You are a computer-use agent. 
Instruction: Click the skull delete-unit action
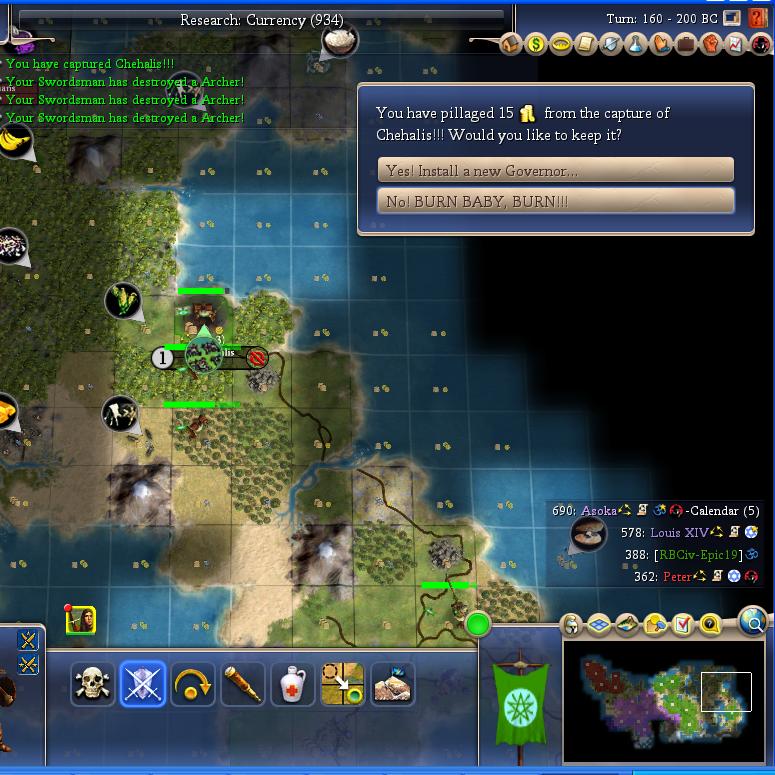pyautogui.click(x=92, y=685)
